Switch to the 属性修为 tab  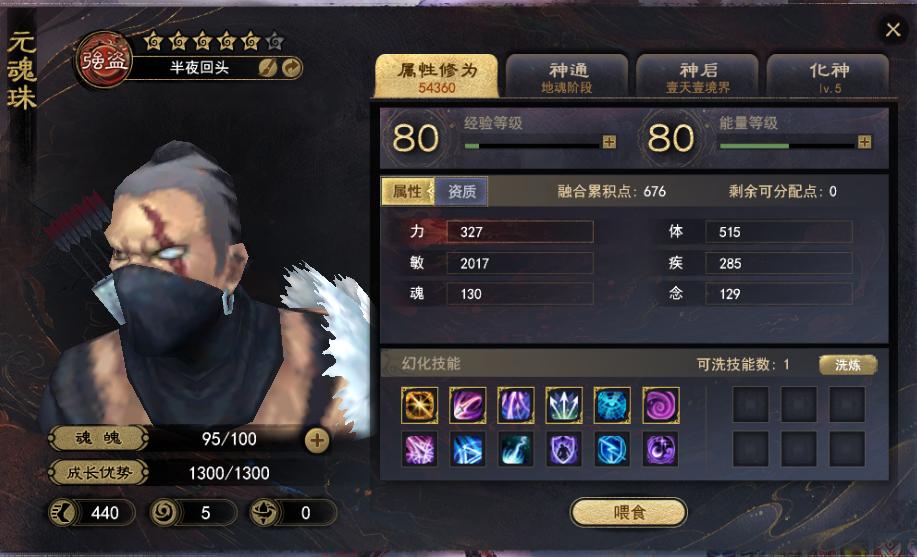coord(435,77)
